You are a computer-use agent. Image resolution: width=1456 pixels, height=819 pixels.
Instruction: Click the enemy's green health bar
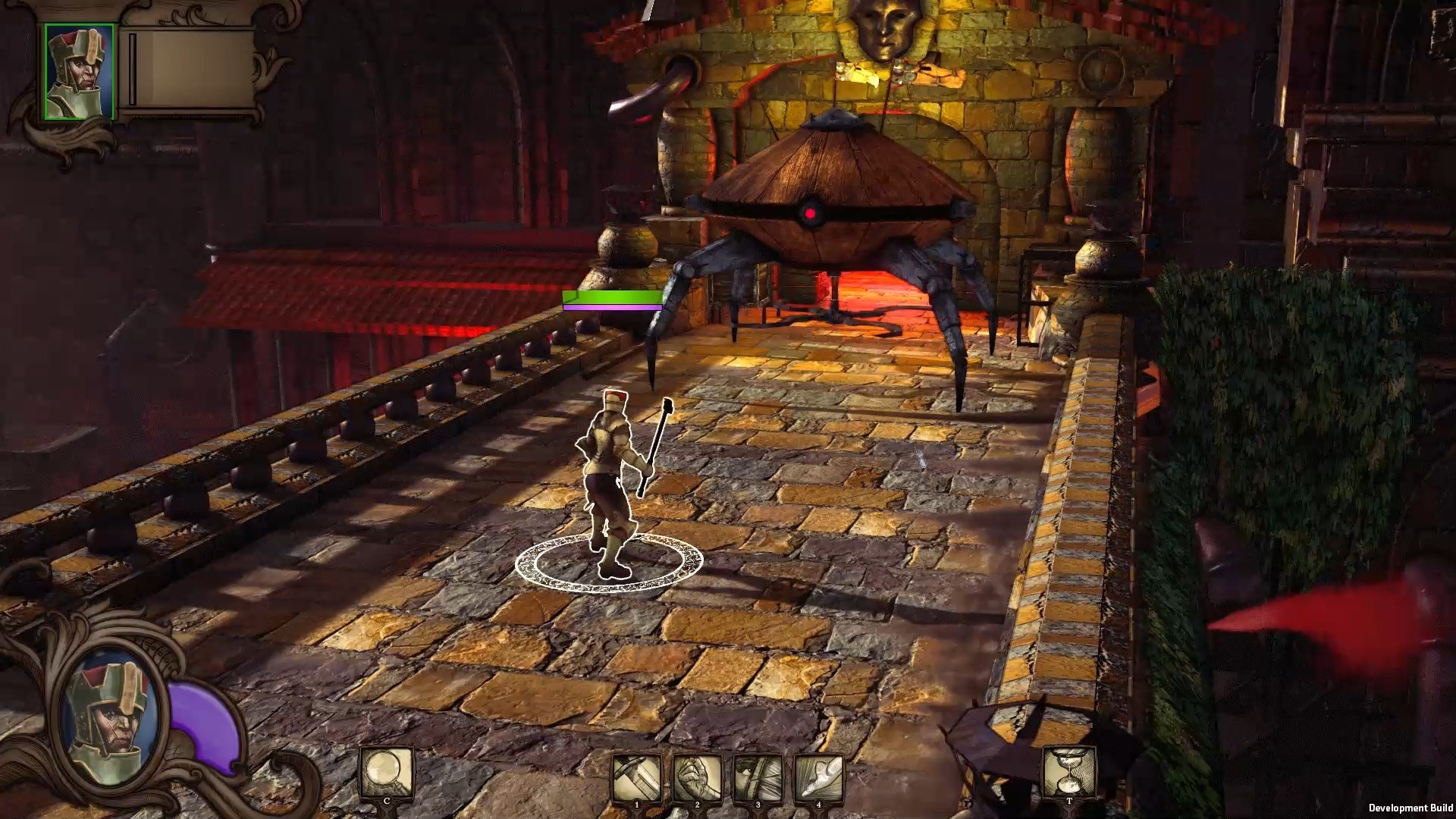tap(611, 297)
